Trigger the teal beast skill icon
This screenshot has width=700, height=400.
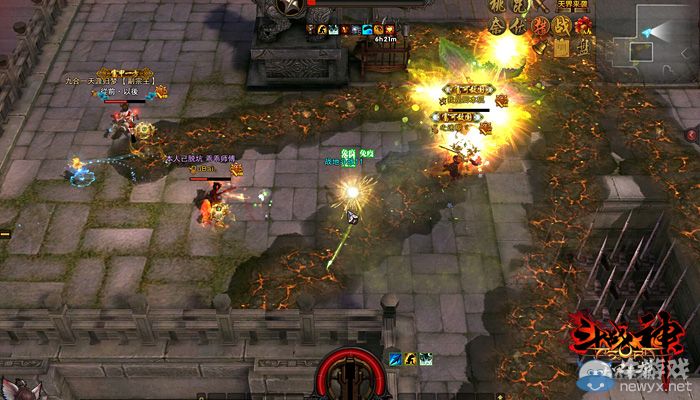(425, 359)
